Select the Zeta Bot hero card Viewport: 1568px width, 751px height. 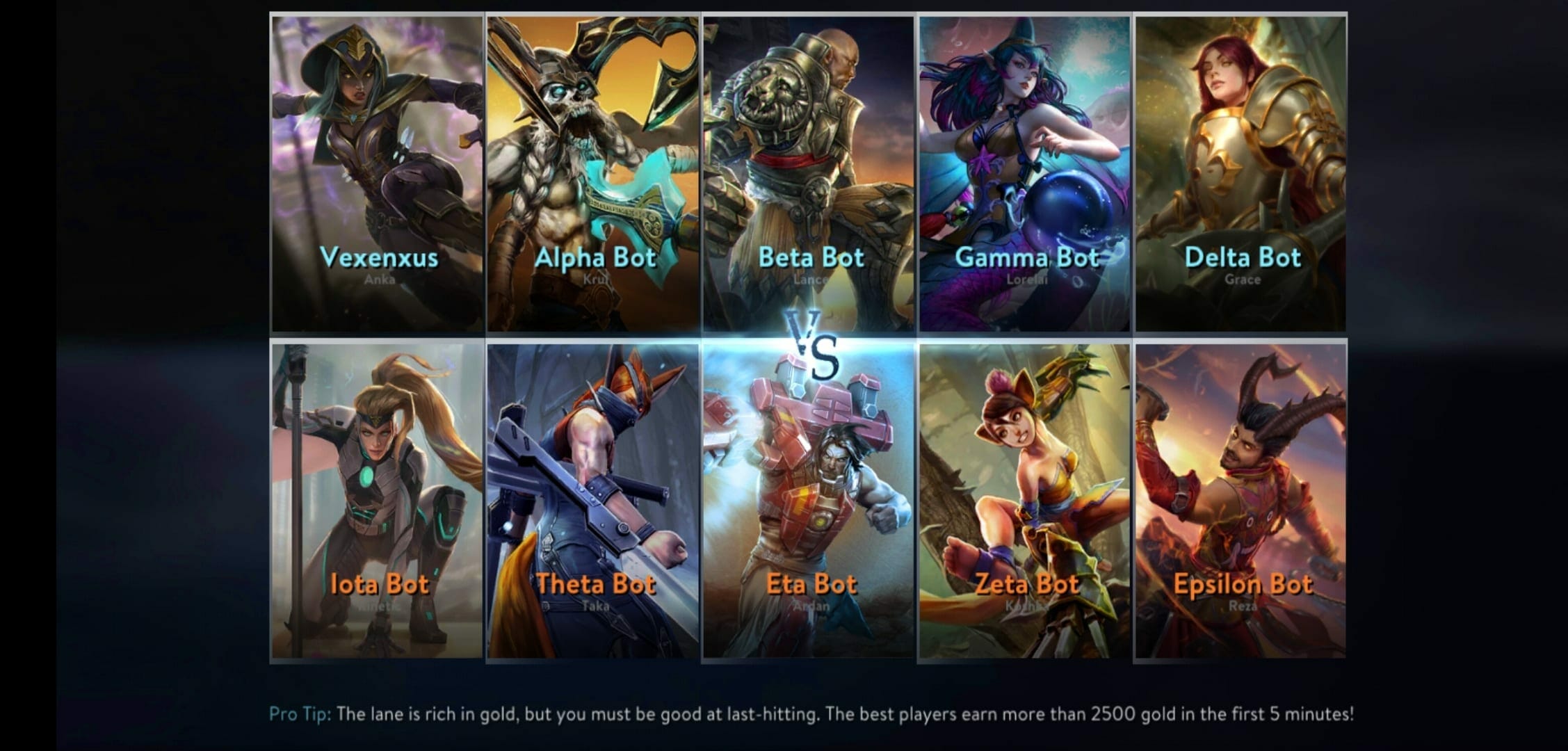click(1025, 501)
